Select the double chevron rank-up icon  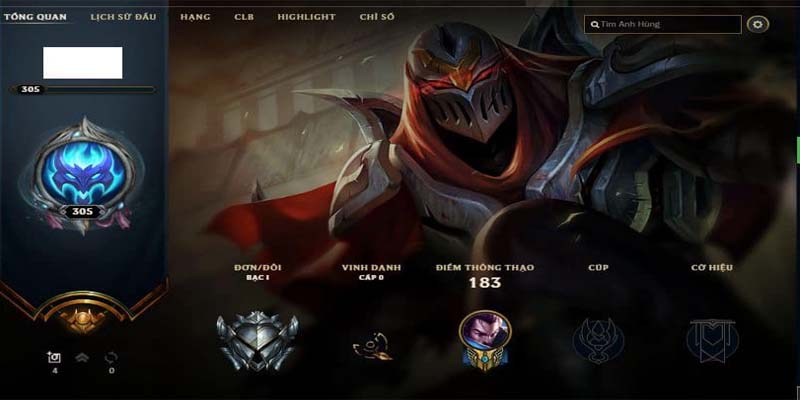[x=83, y=357]
